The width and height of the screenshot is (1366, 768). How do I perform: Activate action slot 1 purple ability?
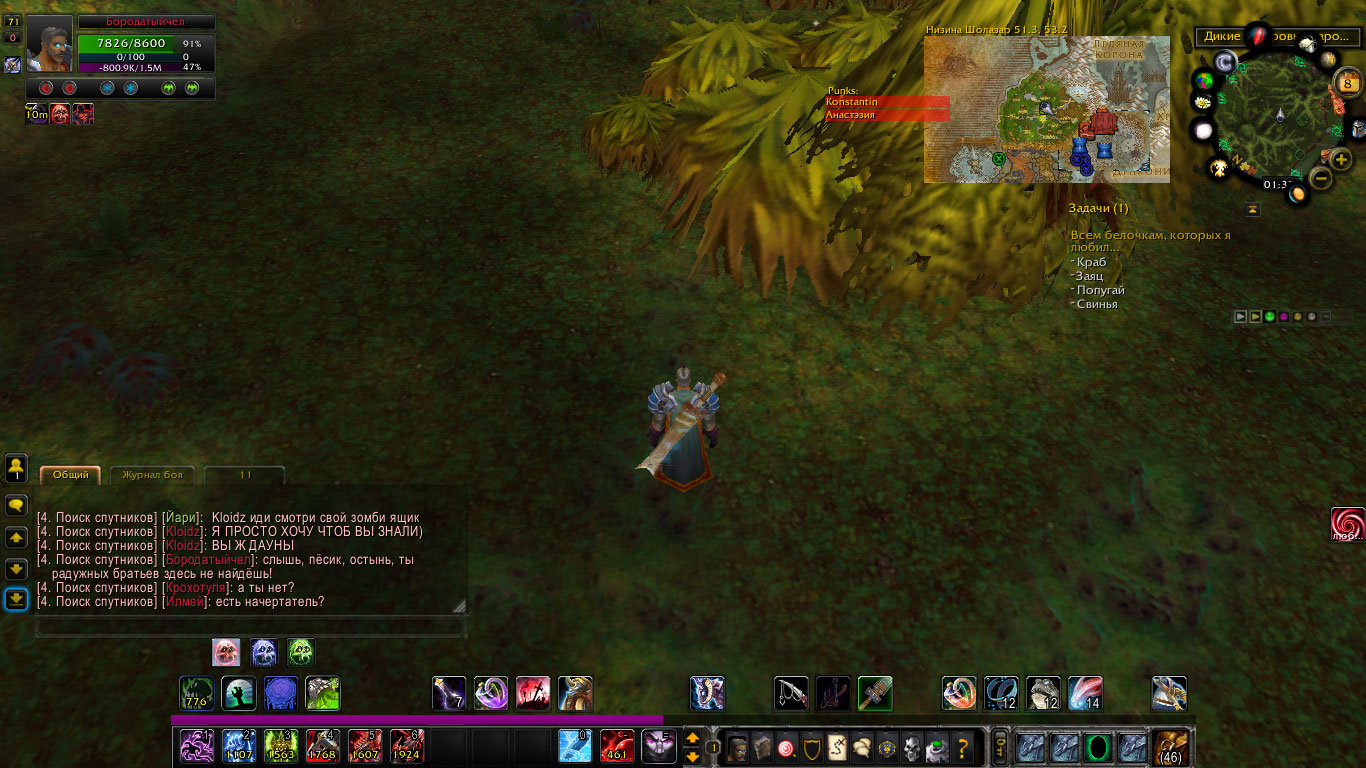[197, 746]
